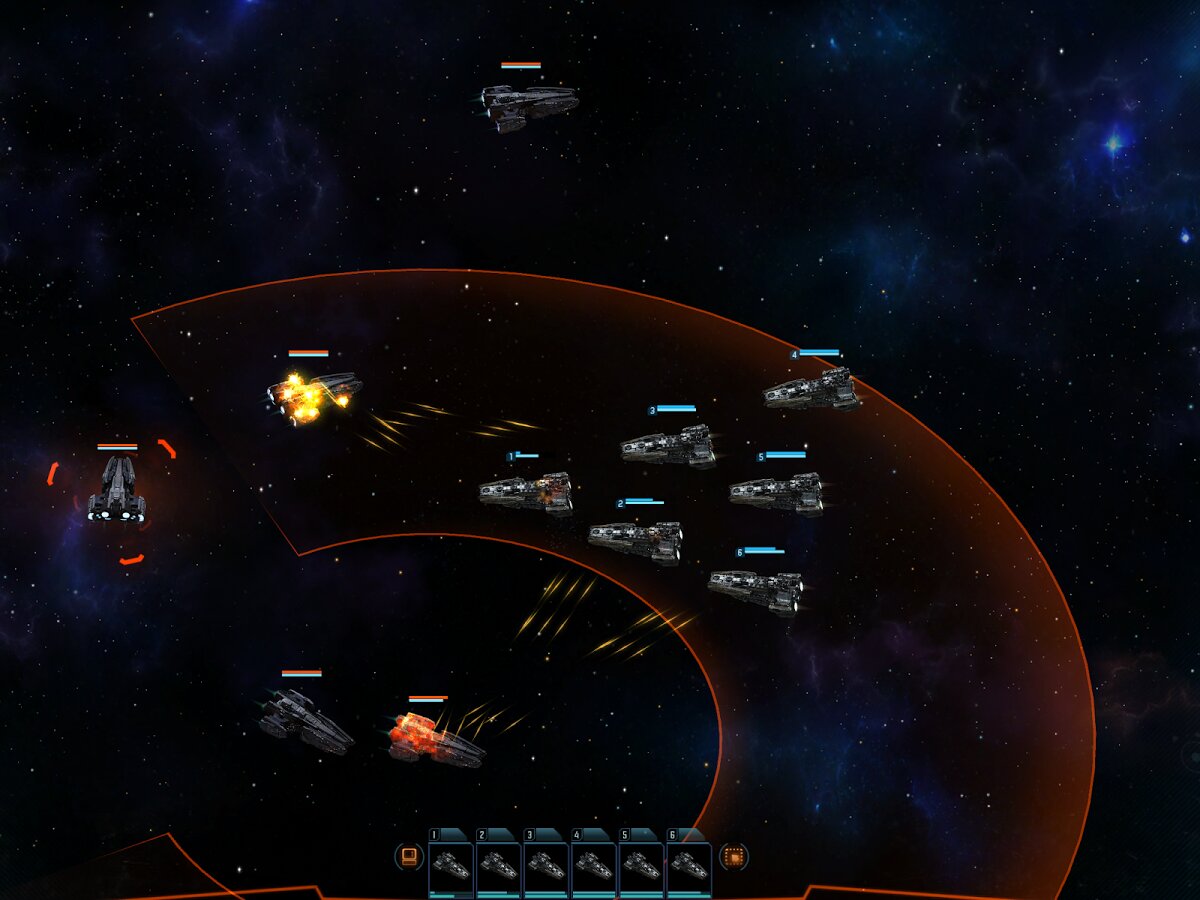This screenshot has width=1200, height=900.
Task: Select fleet ship marked 2 on battlefield
Action: pos(636,541)
